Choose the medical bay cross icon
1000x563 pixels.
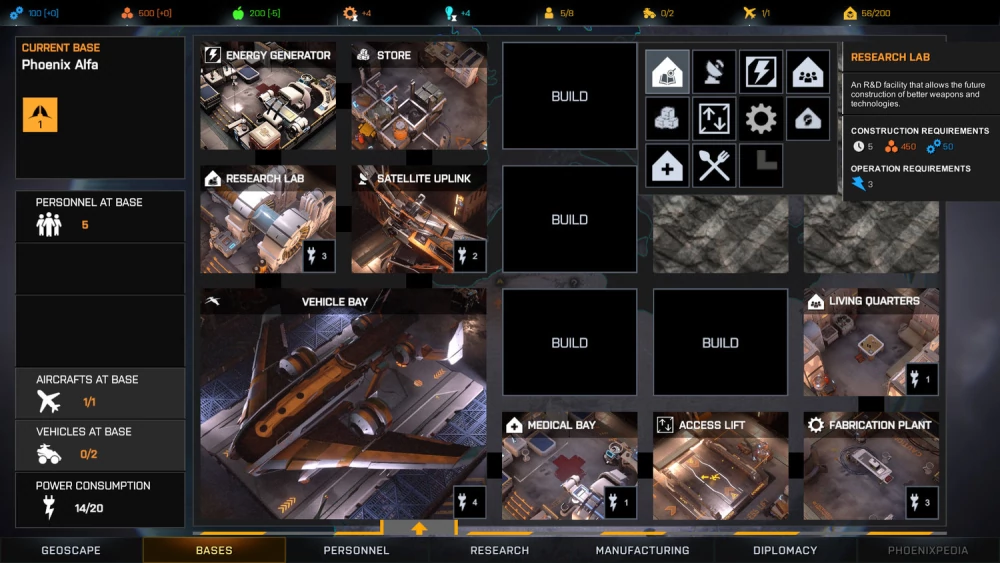click(x=667, y=166)
